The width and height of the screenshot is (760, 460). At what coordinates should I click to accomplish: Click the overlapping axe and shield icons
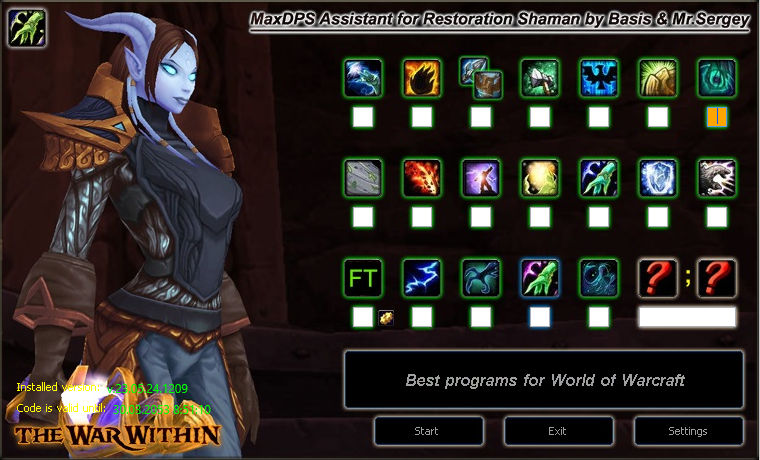point(478,76)
